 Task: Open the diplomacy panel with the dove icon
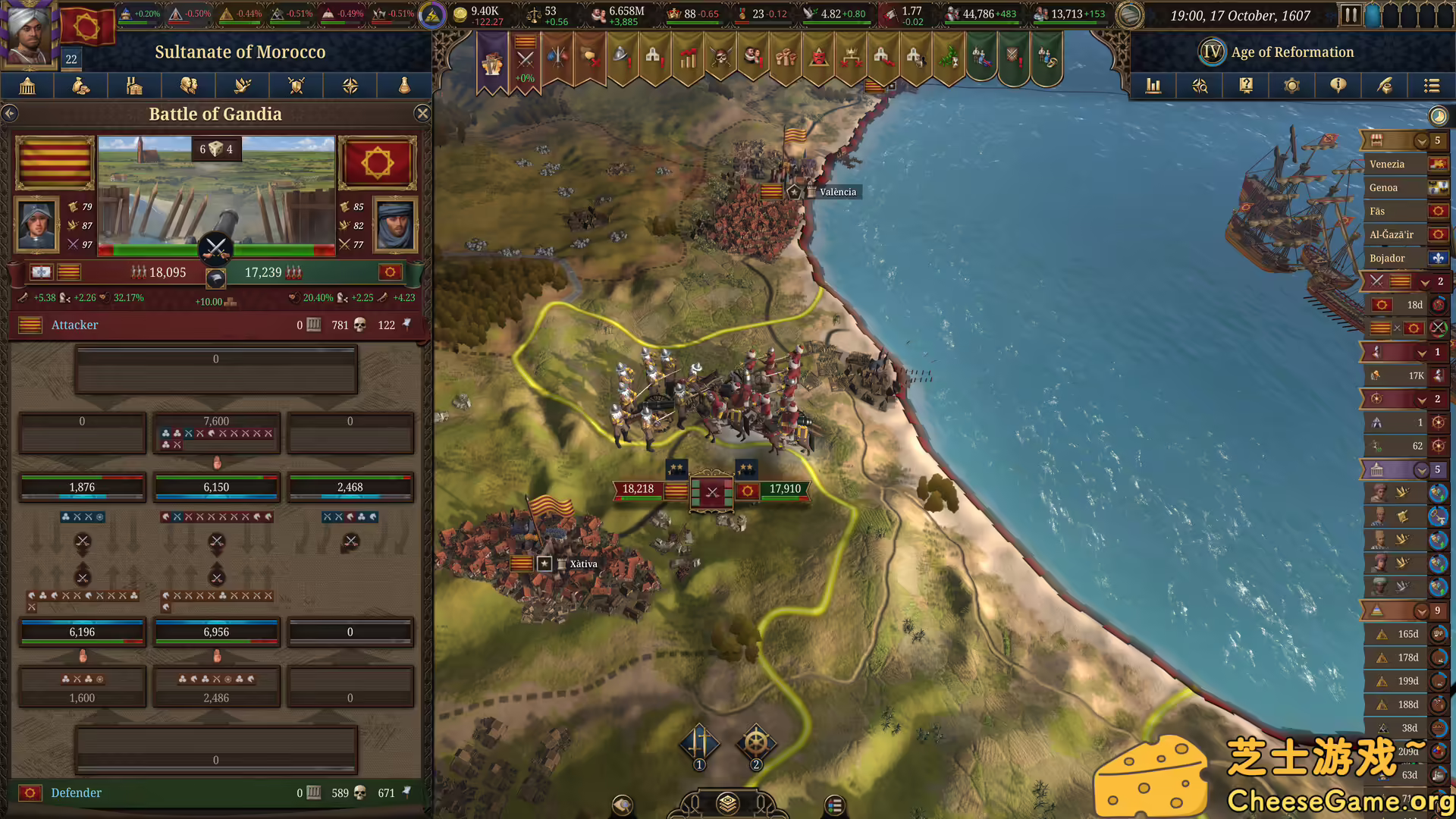click(242, 86)
